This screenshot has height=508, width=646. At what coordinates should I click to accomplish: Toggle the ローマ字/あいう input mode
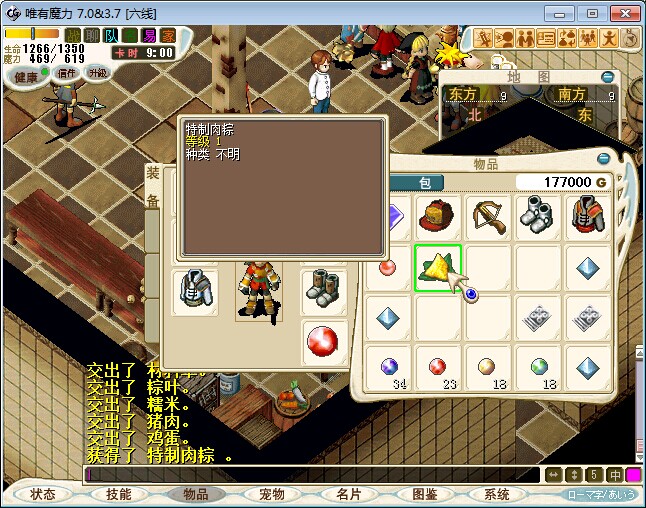[601, 494]
